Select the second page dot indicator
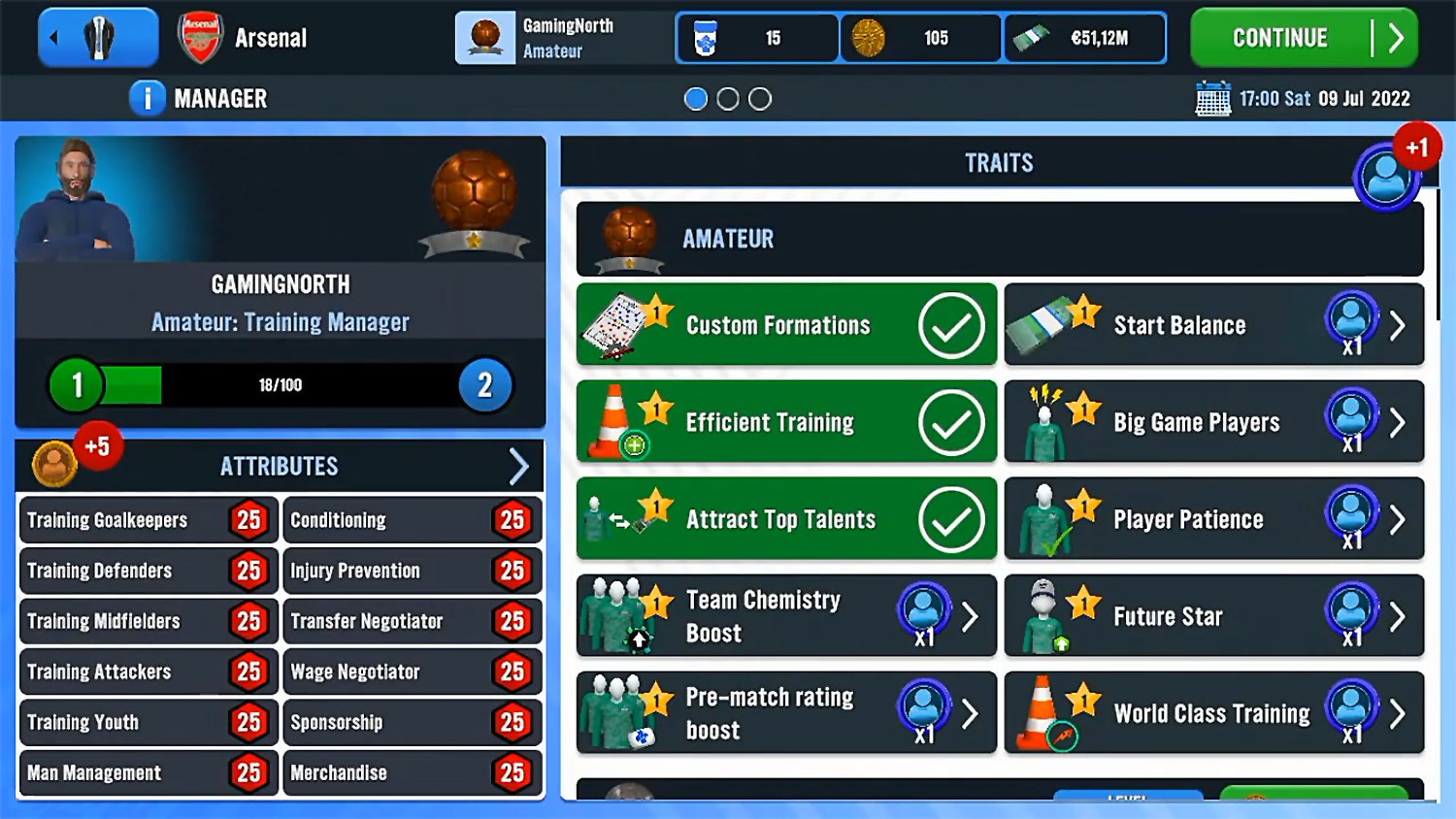The height and width of the screenshot is (819, 1456). pyautogui.click(x=728, y=98)
